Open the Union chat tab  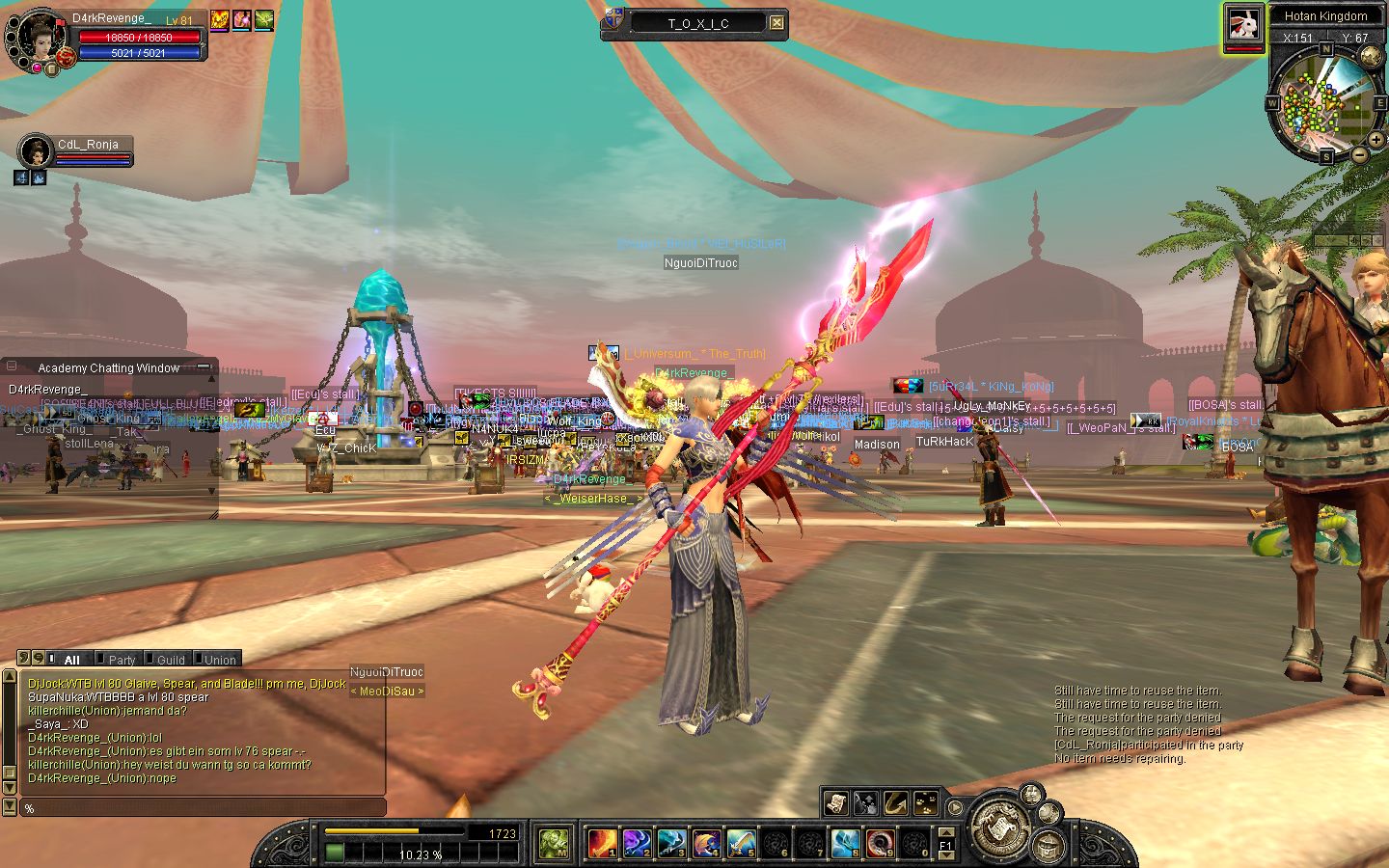click(x=220, y=660)
